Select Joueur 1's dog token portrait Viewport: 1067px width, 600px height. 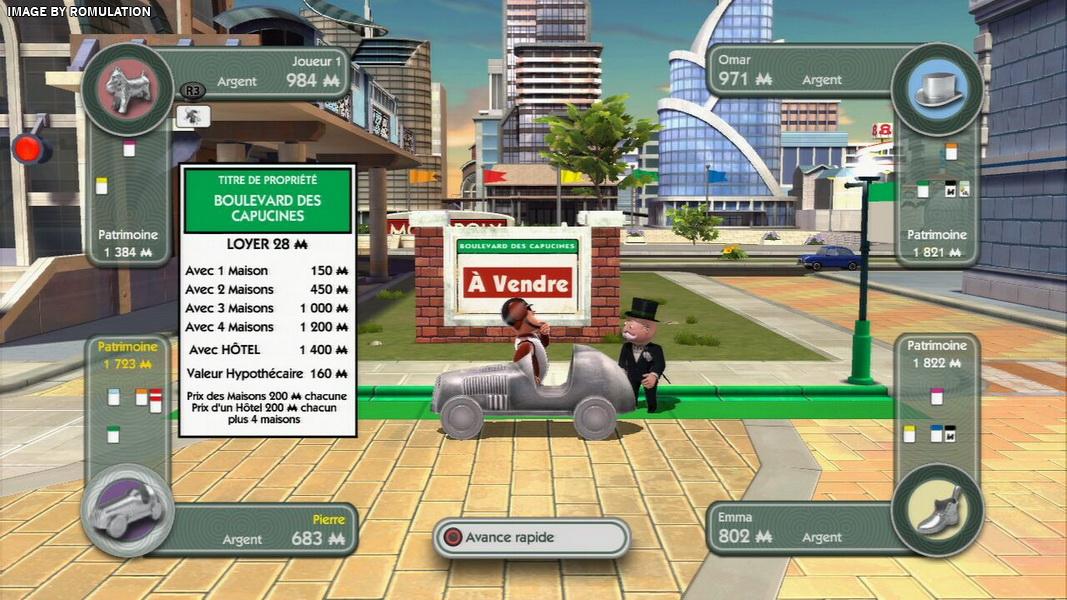(x=128, y=90)
